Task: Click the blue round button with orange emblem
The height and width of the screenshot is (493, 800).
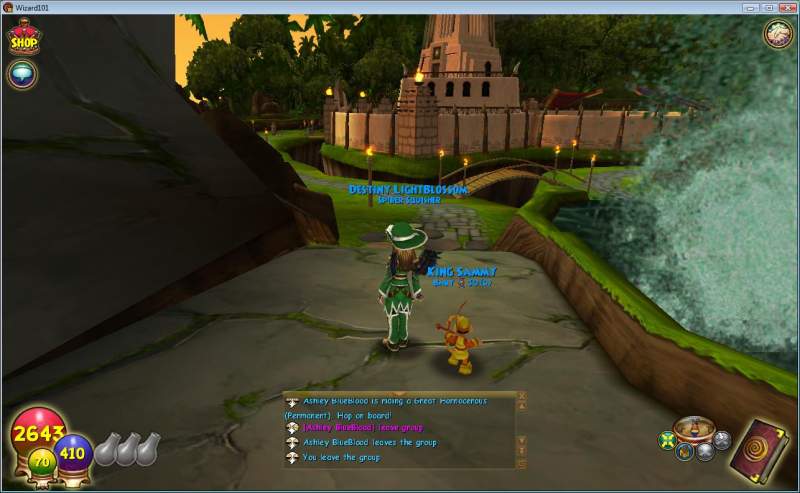Action: 685,451
